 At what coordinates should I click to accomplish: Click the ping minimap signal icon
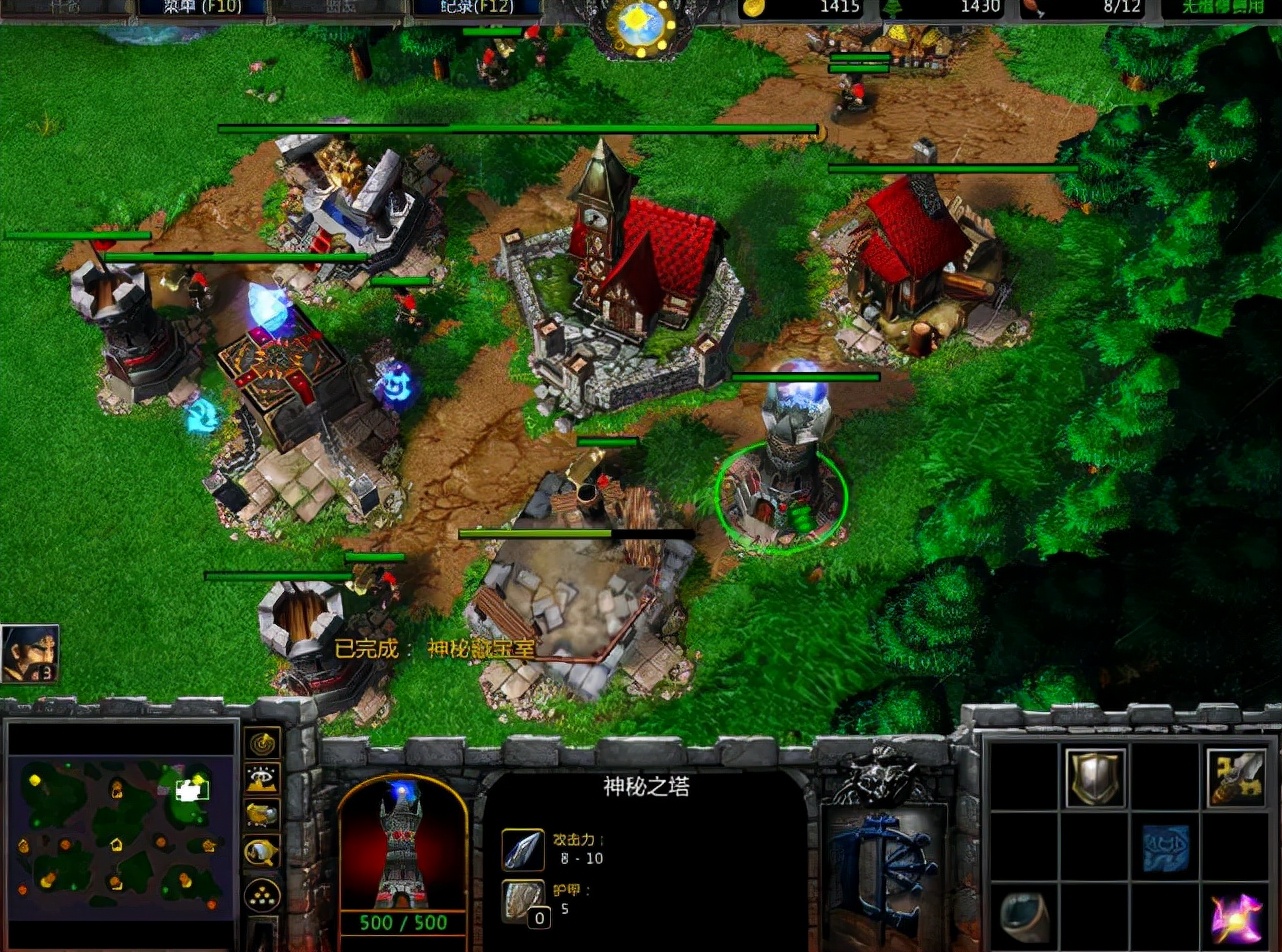click(261, 744)
